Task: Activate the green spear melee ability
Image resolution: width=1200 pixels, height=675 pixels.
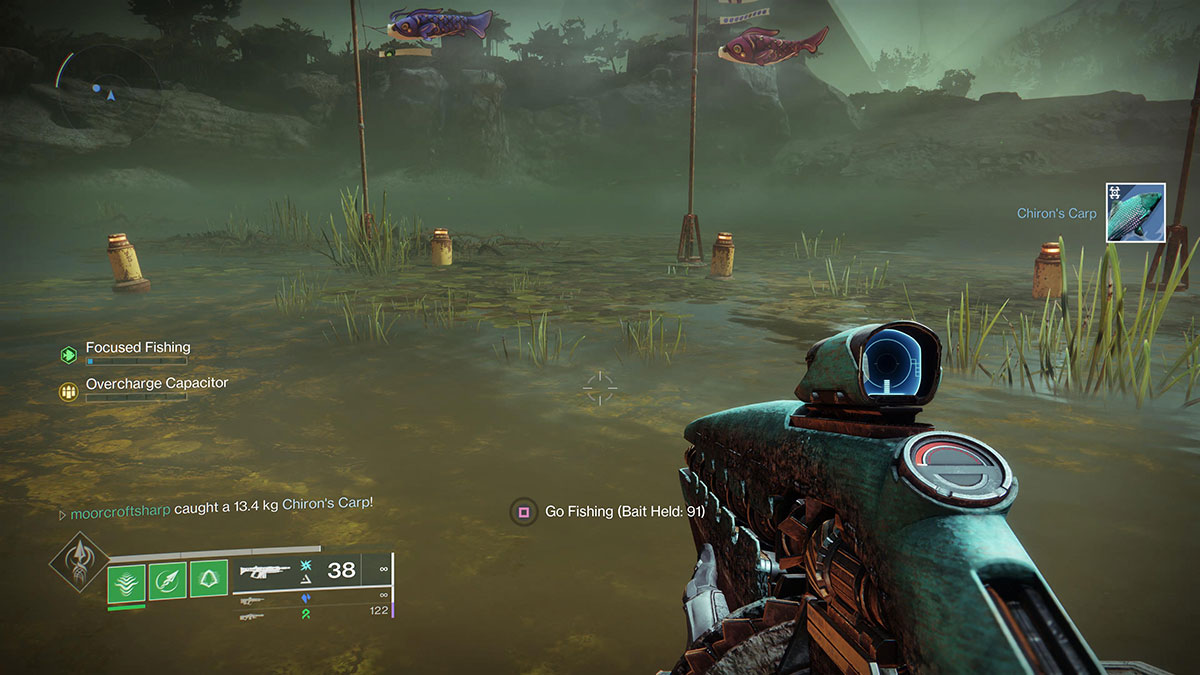Action: (167, 581)
